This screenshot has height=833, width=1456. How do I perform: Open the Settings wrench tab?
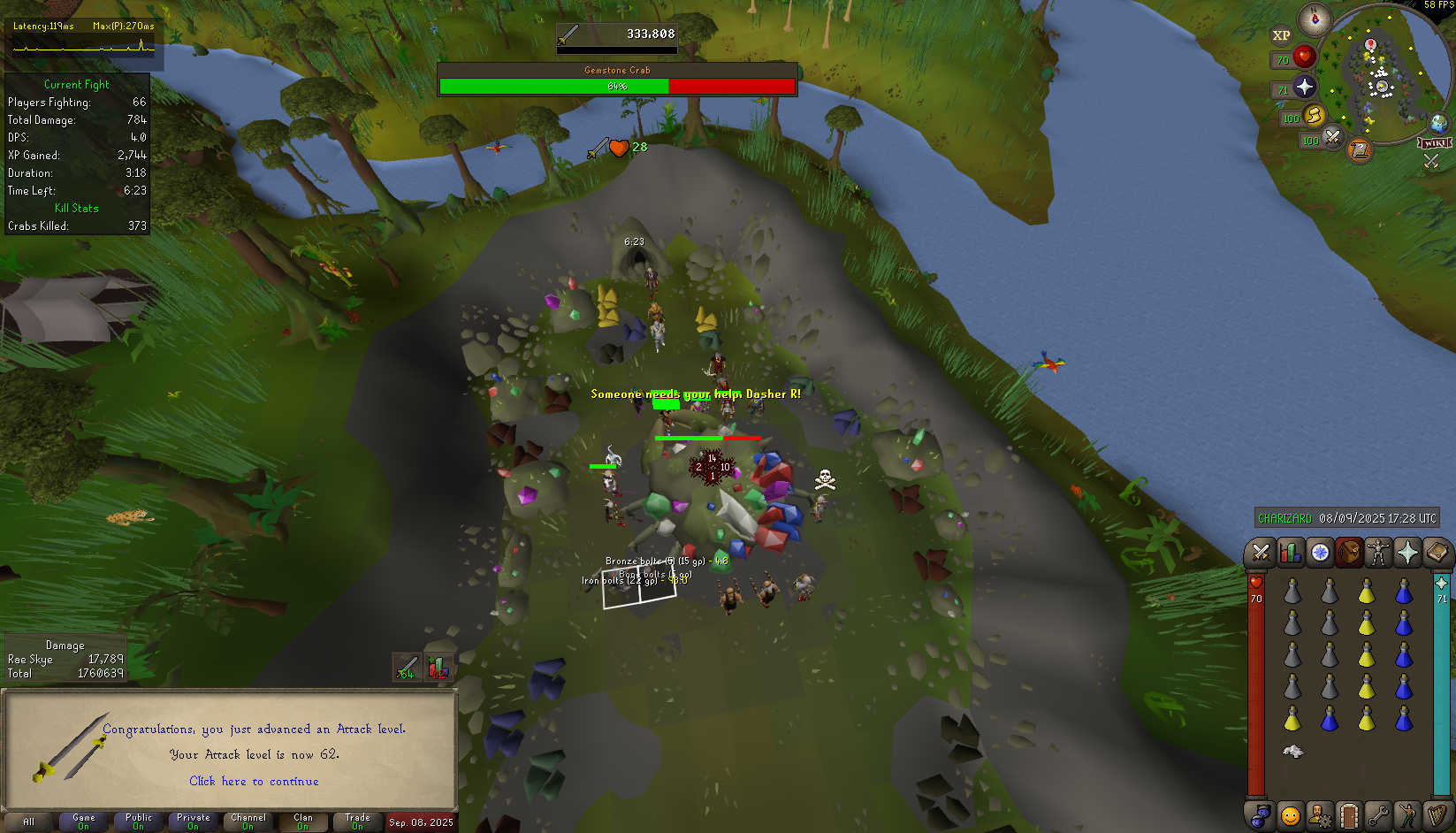coord(1378,814)
